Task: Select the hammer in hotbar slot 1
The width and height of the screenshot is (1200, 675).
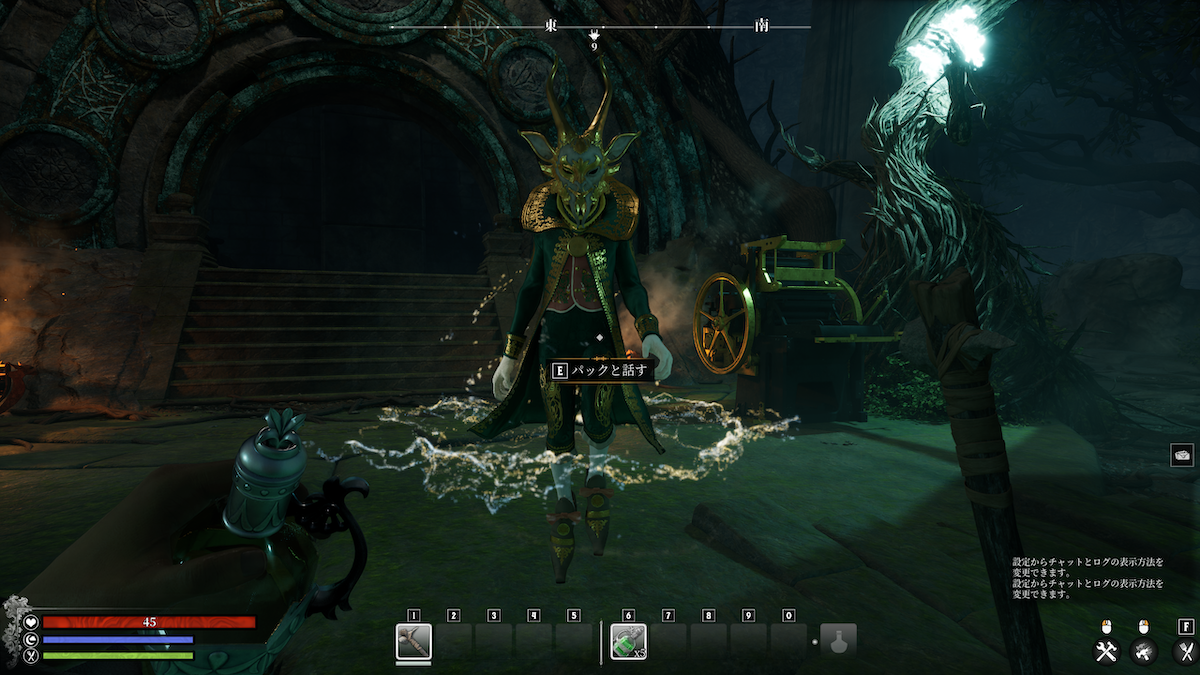Action: click(413, 641)
